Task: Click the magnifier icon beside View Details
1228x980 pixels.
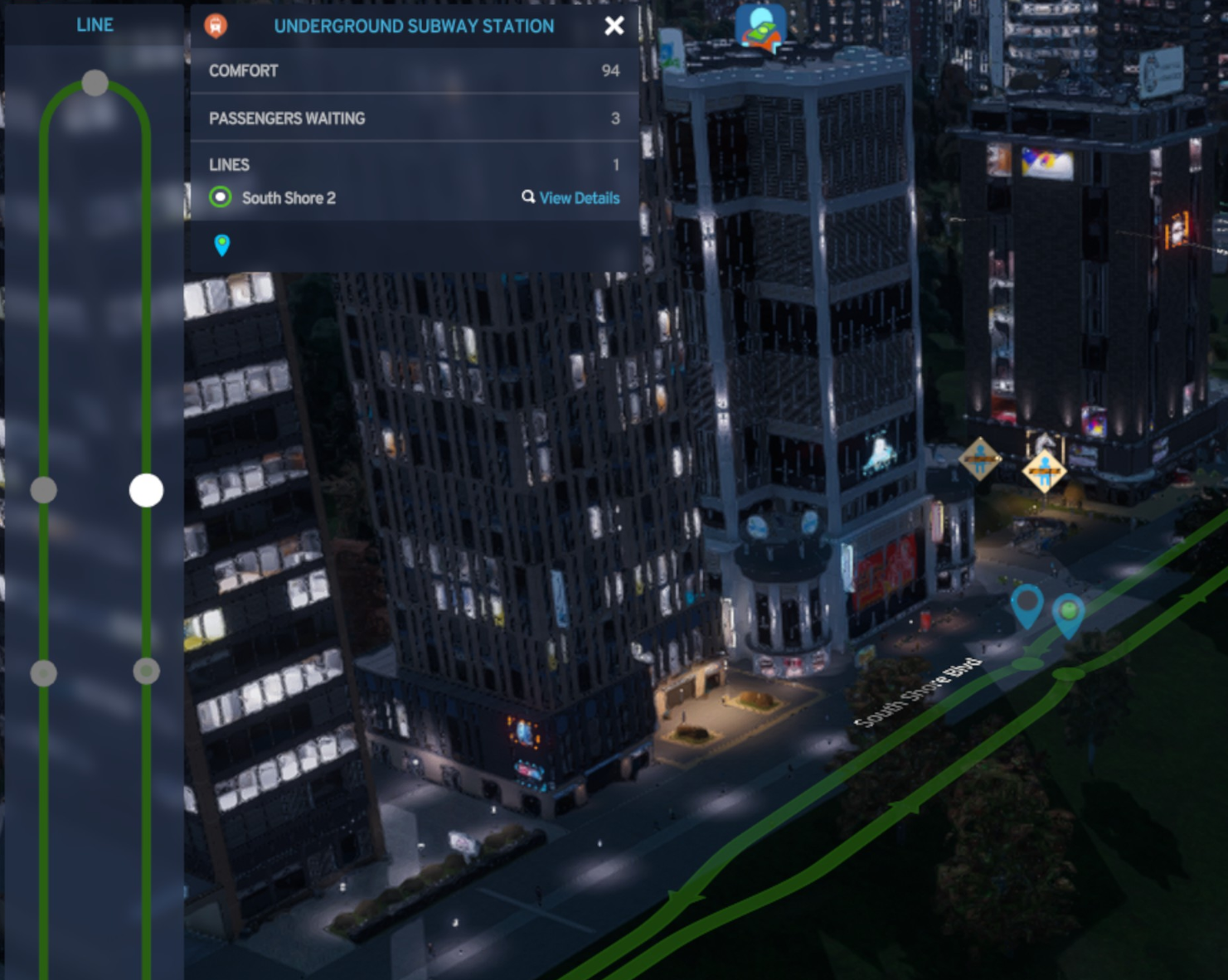Action: tap(527, 198)
